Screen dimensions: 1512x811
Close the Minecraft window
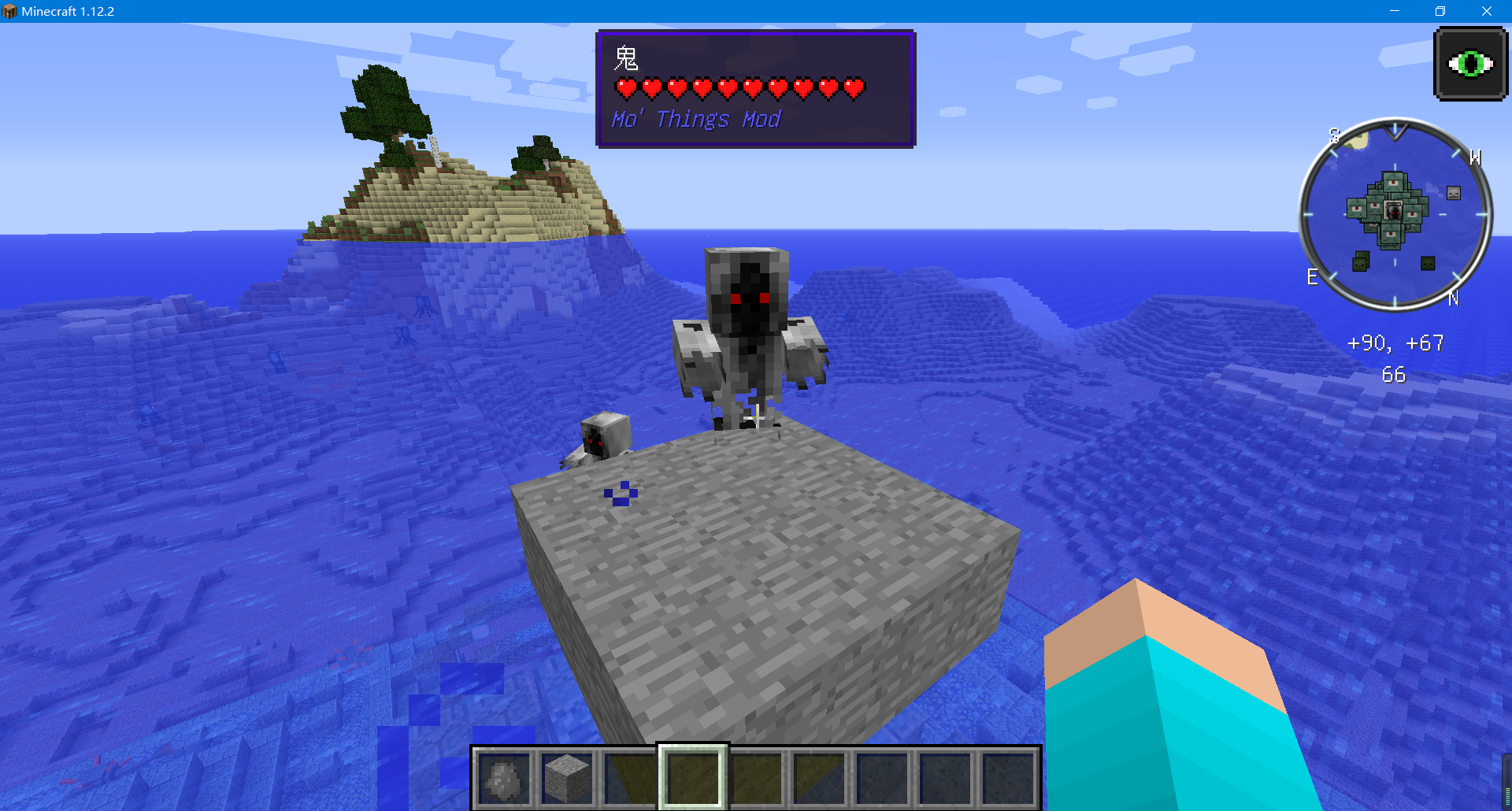(x=1486, y=11)
